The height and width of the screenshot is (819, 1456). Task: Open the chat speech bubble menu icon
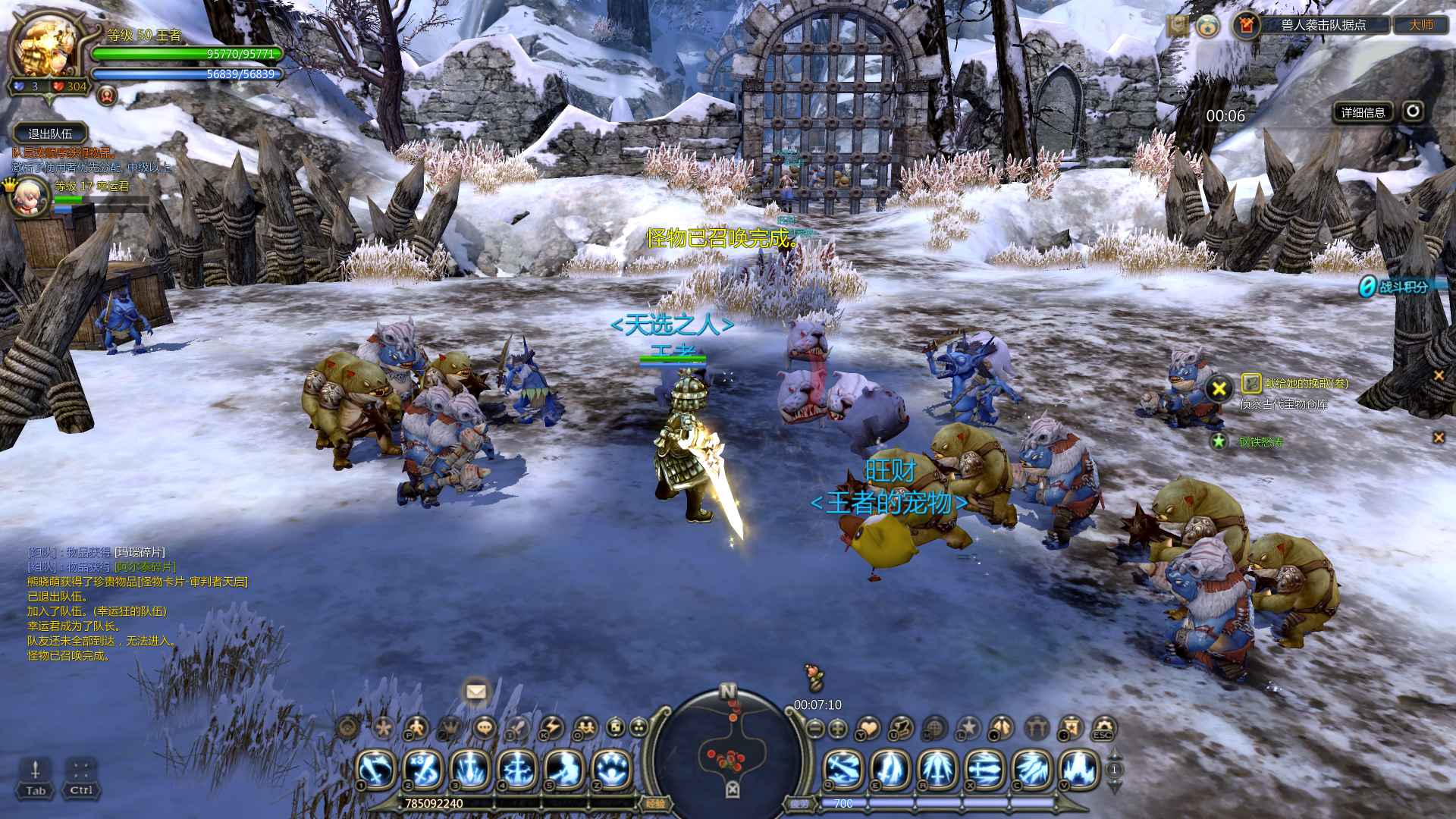coord(484,729)
